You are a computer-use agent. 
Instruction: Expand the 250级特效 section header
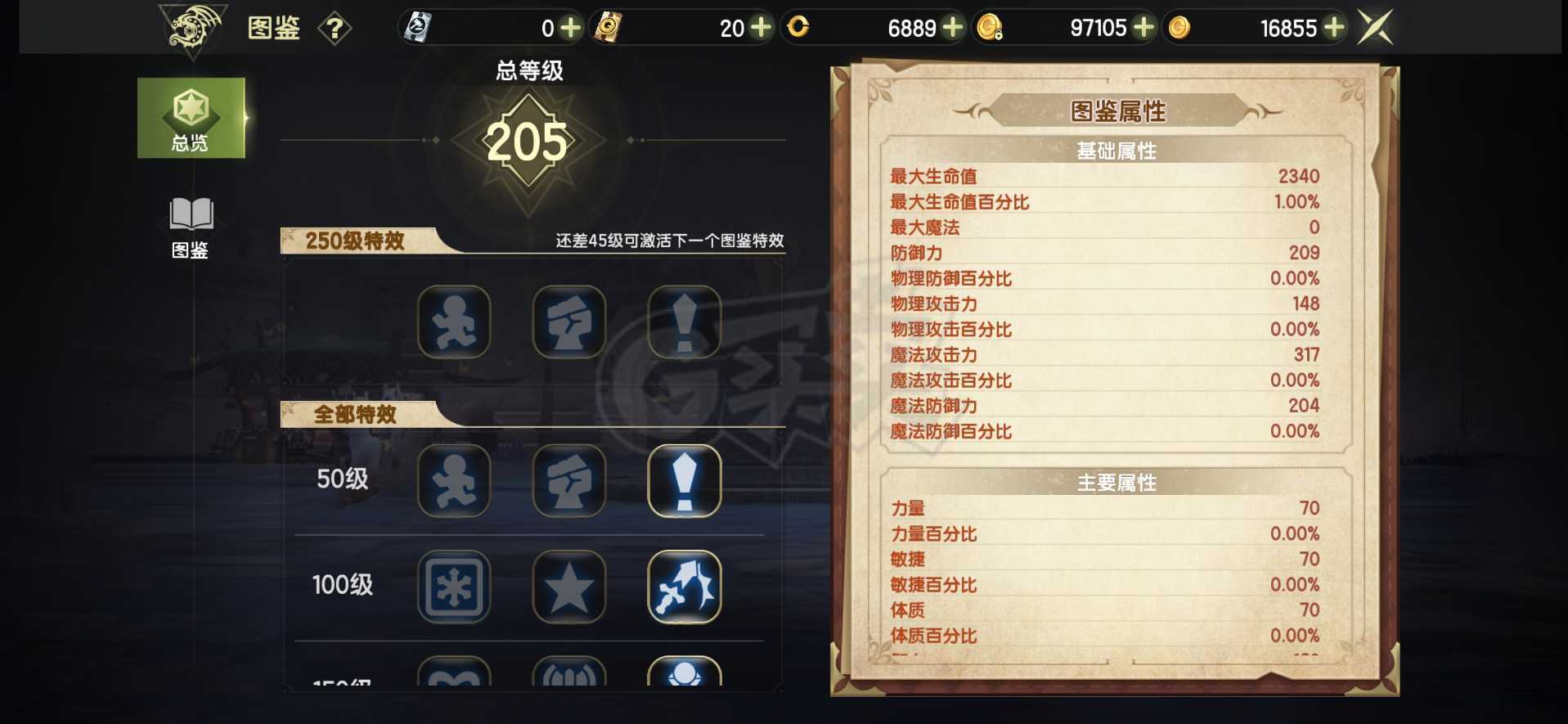[x=355, y=239]
